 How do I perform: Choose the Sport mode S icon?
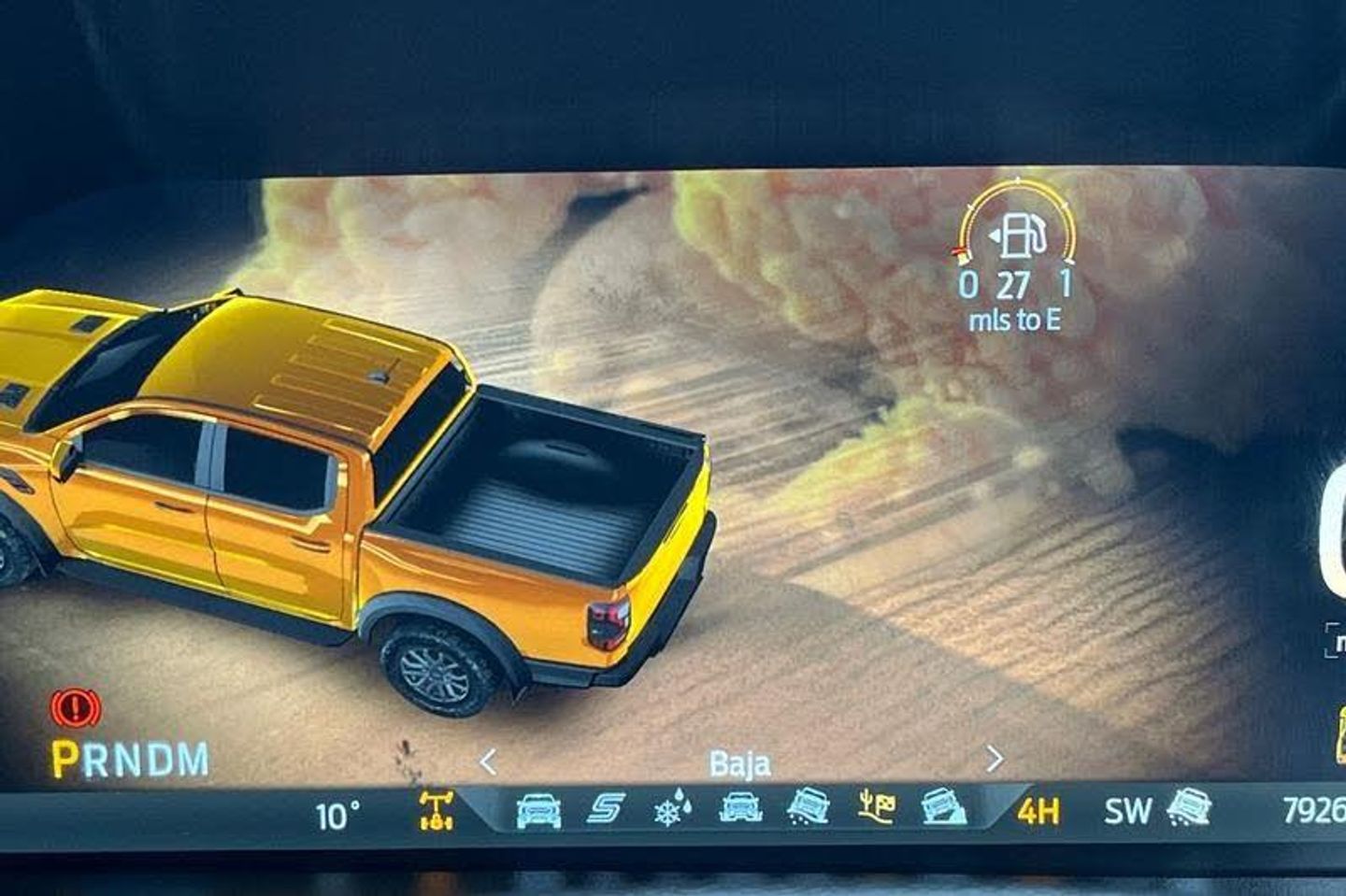[606, 808]
